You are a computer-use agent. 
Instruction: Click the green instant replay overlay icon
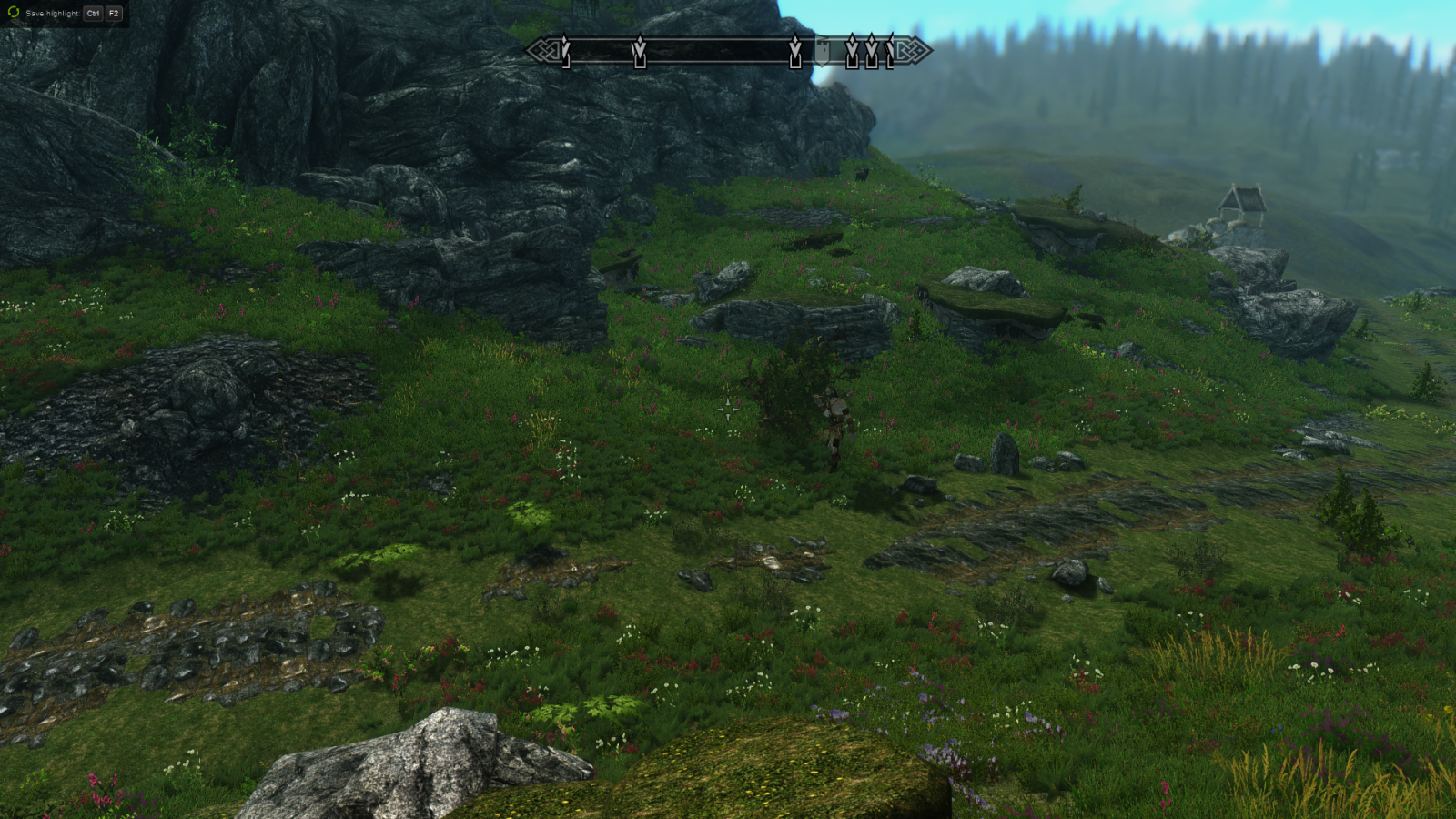[14, 13]
